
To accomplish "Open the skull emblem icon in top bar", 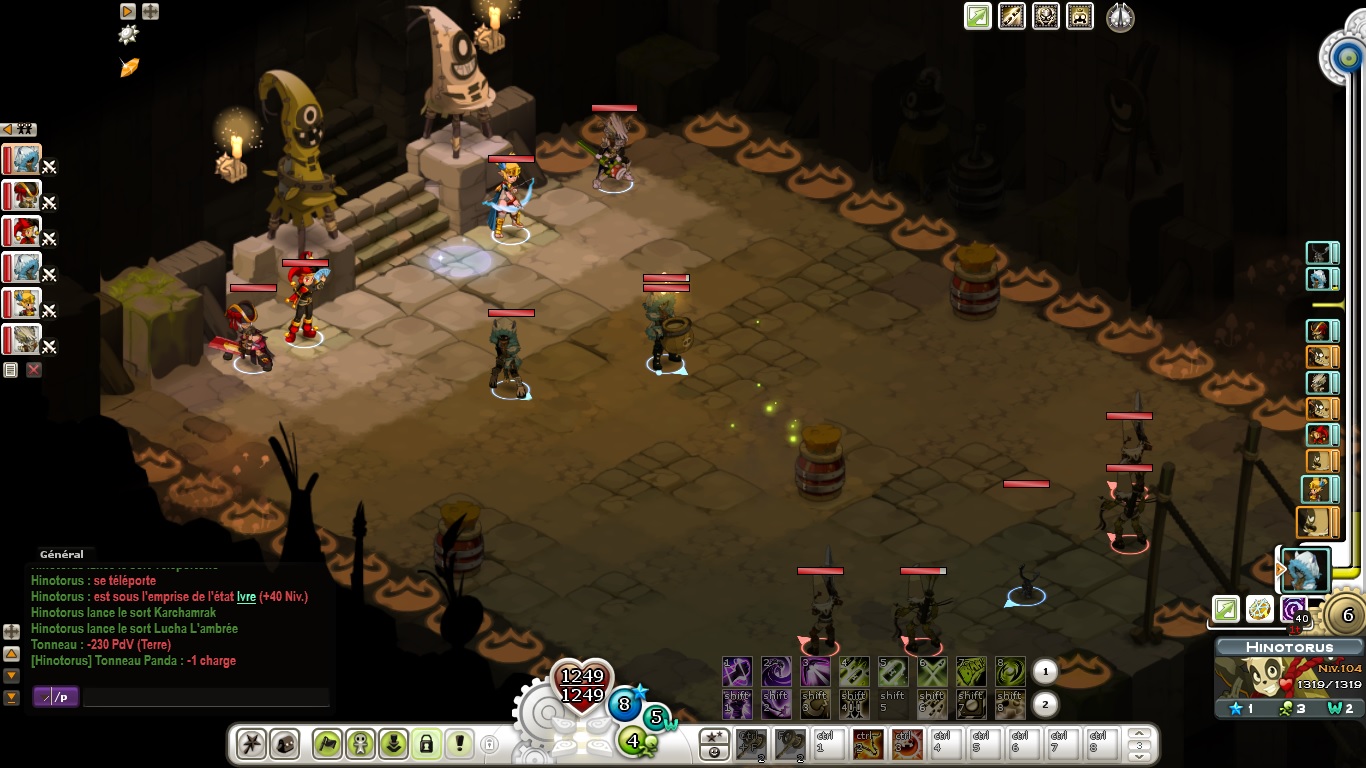I will [x=1045, y=17].
